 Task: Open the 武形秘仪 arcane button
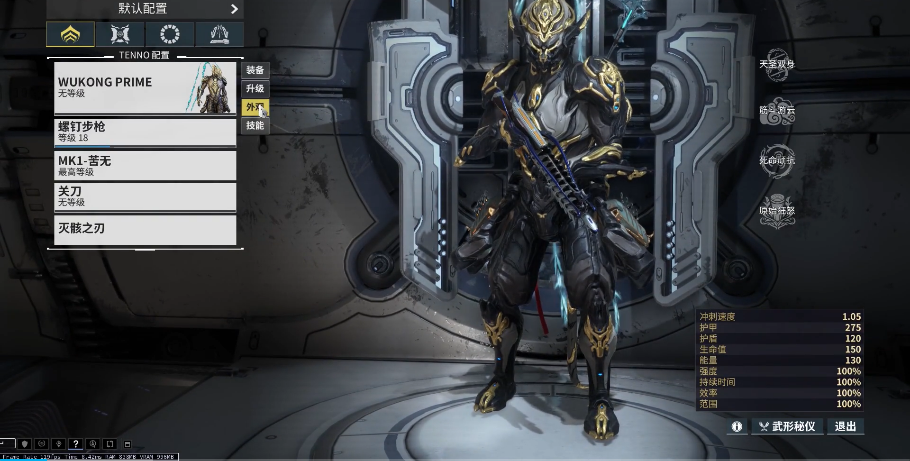tap(788, 426)
